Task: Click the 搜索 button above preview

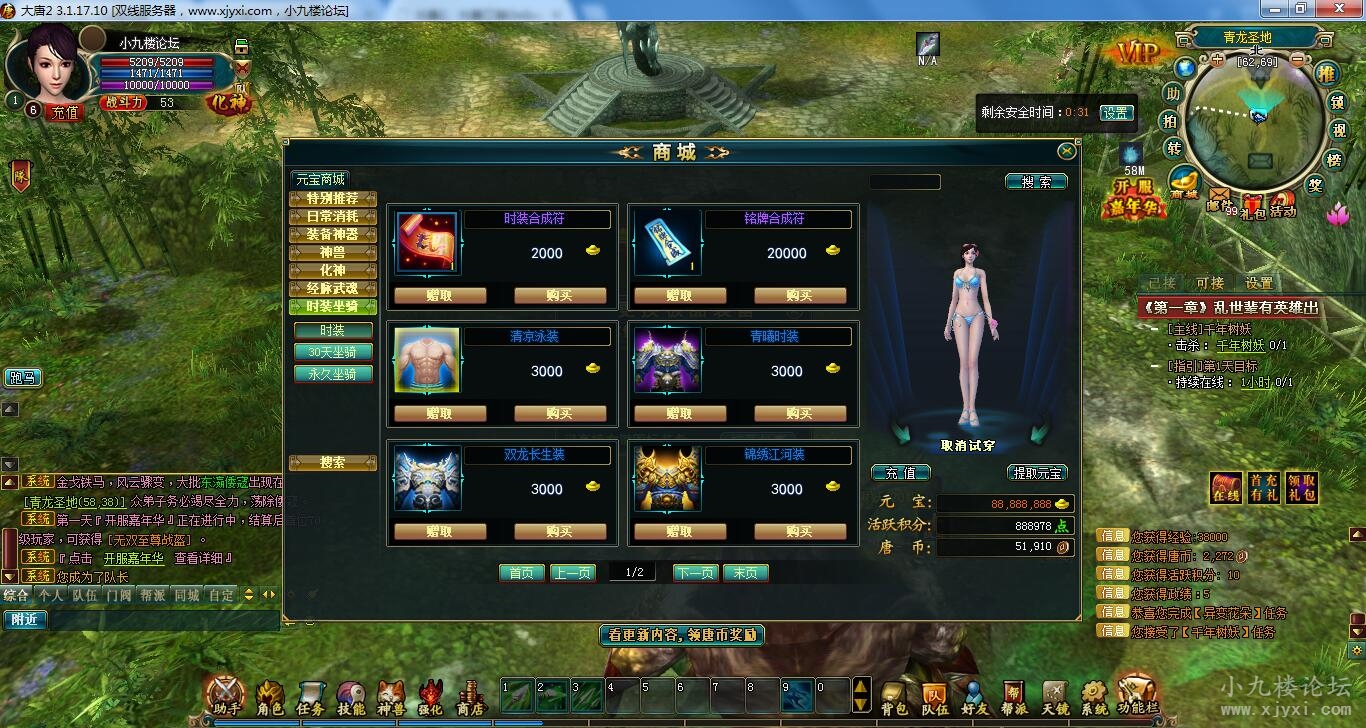Action: pos(1036,182)
